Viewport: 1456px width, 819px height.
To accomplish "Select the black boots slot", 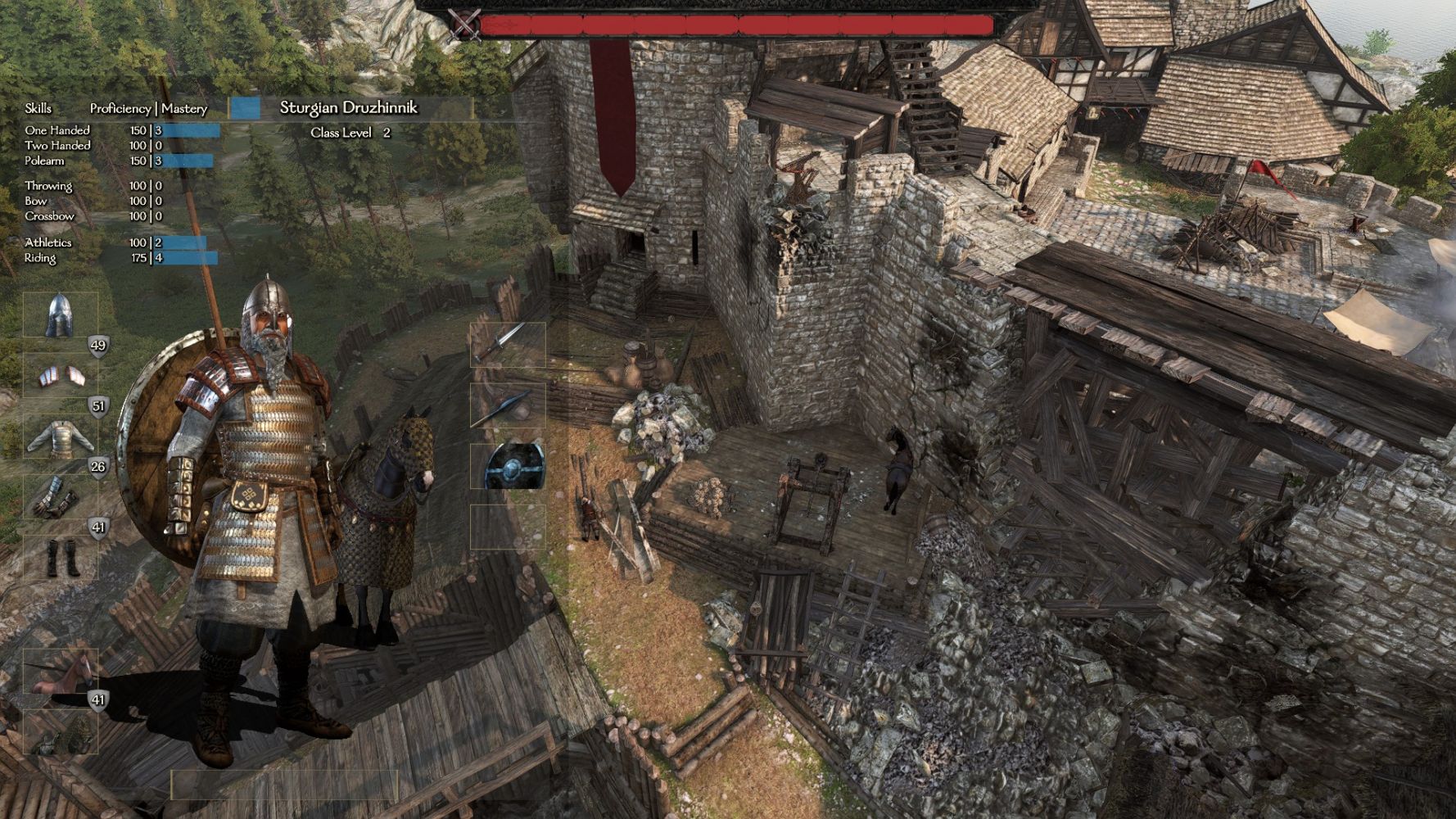I will 60,558.
